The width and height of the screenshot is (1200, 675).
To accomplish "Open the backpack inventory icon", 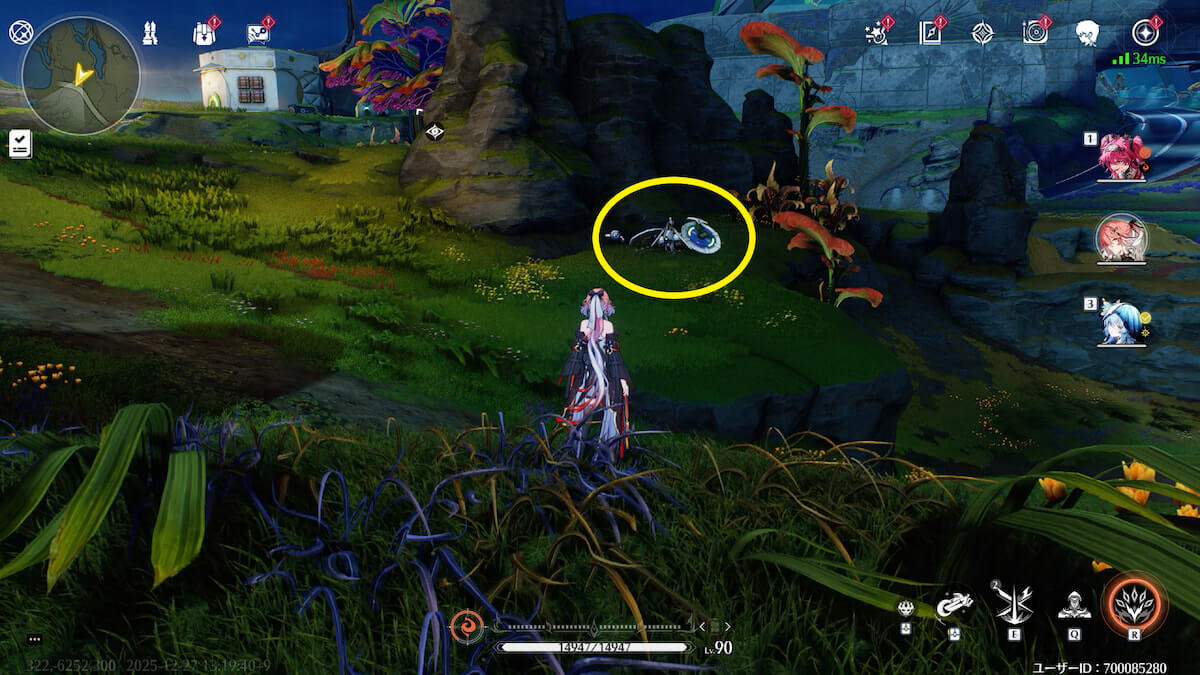I will (203, 33).
